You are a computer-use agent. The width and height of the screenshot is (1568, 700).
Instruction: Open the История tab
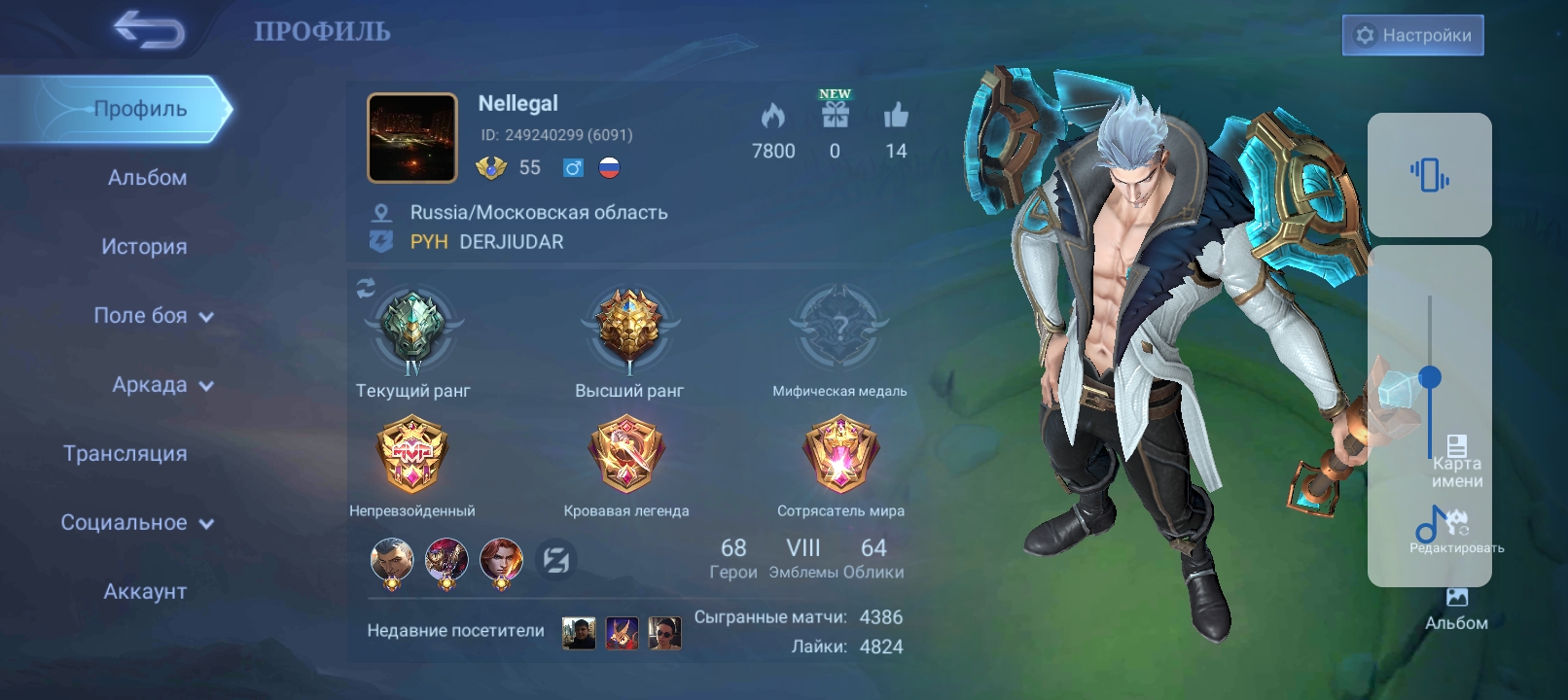(x=144, y=247)
